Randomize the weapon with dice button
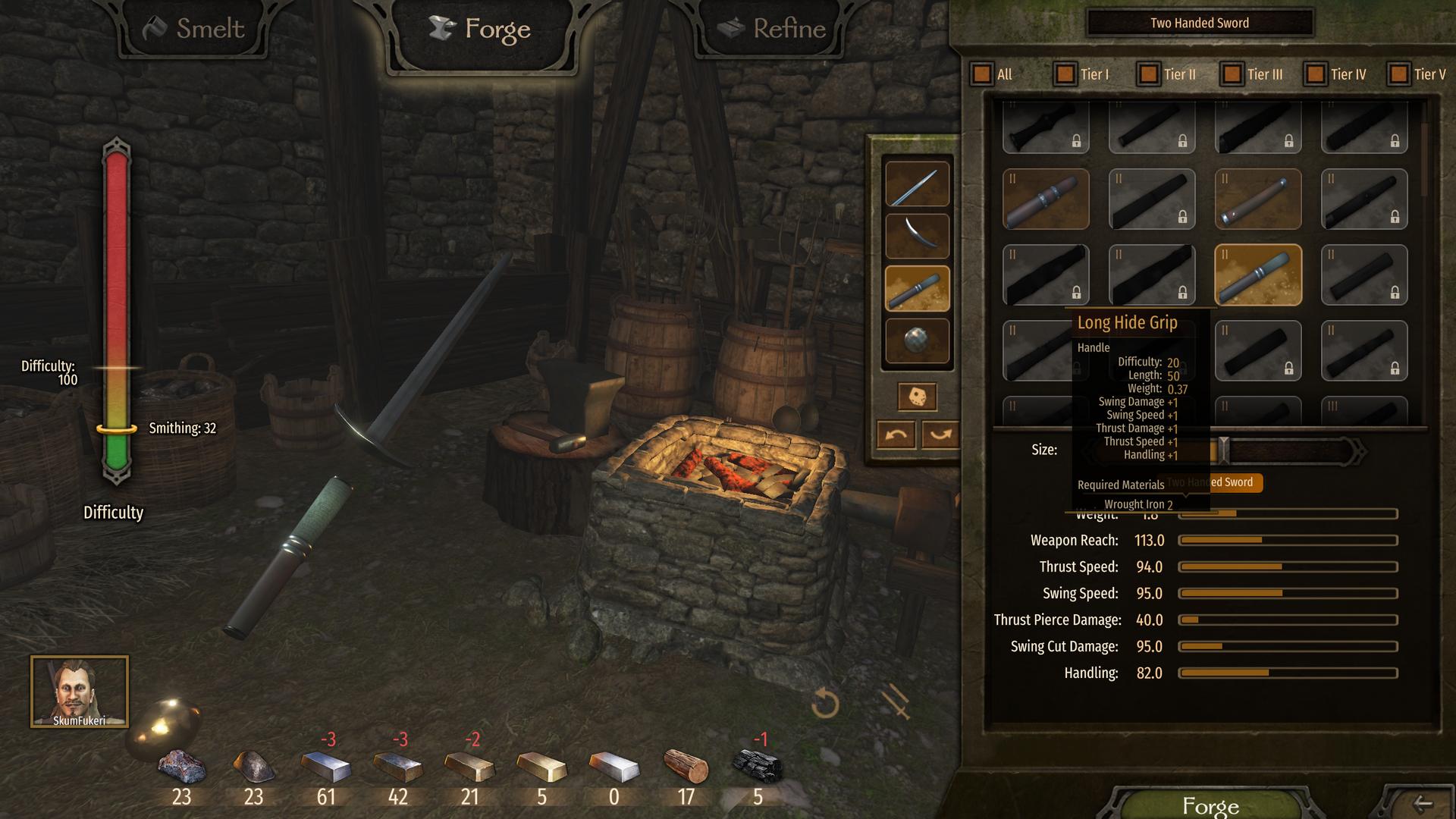The height and width of the screenshot is (819, 1456). tap(917, 397)
